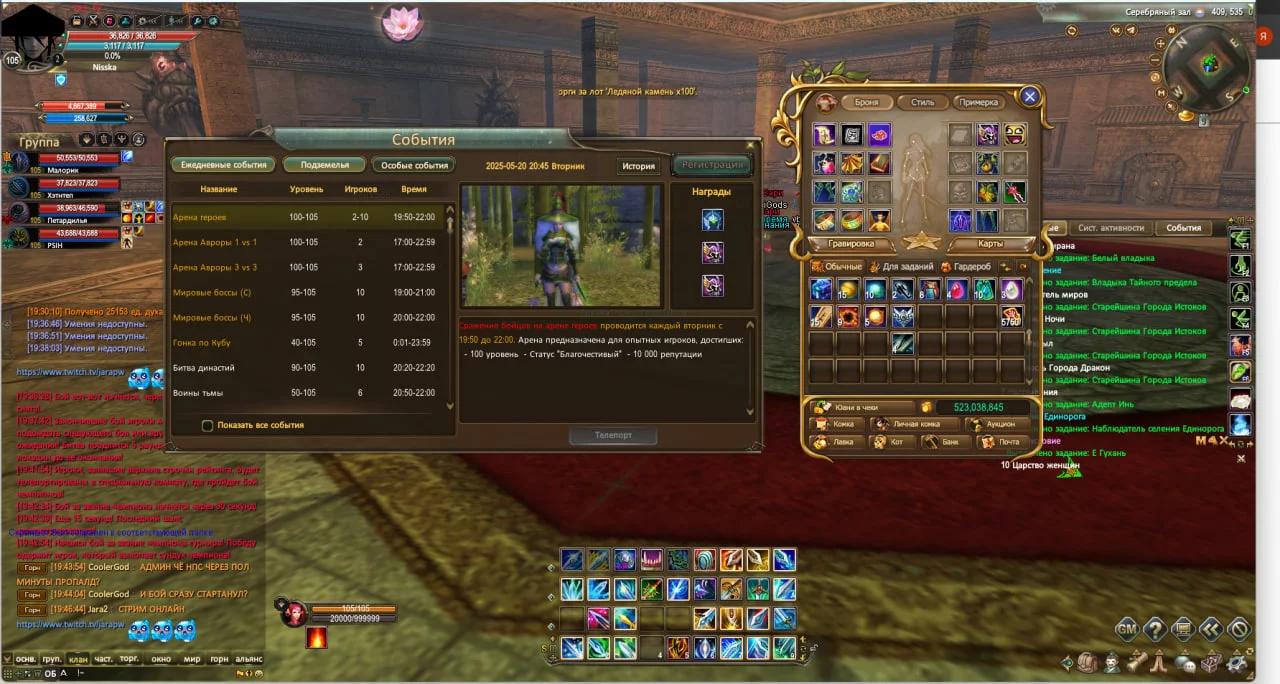Viewport: 1280px width, 684px height.
Task: Close the inventory window with the X
Action: [x=1030, y=97]
